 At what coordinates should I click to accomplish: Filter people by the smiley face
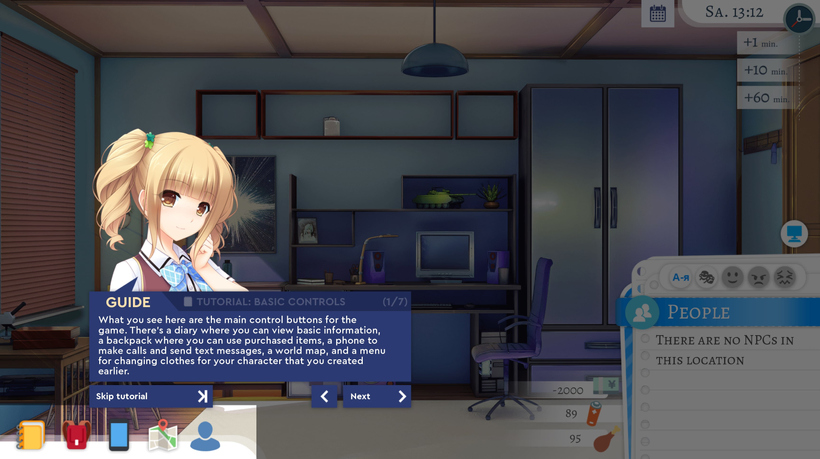click(733, 277)
